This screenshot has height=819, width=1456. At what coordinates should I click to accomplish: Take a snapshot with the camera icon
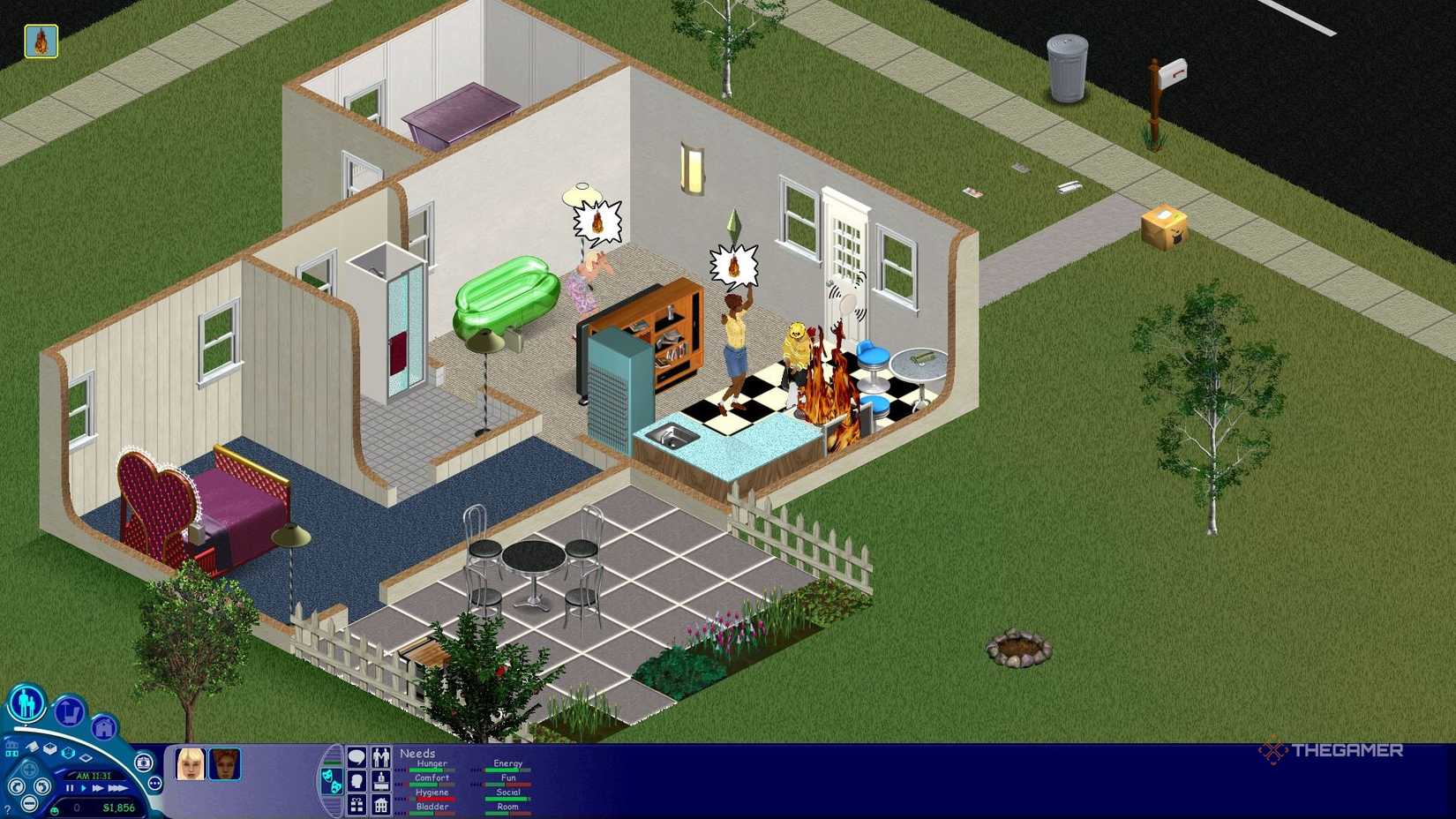[143, 763]
